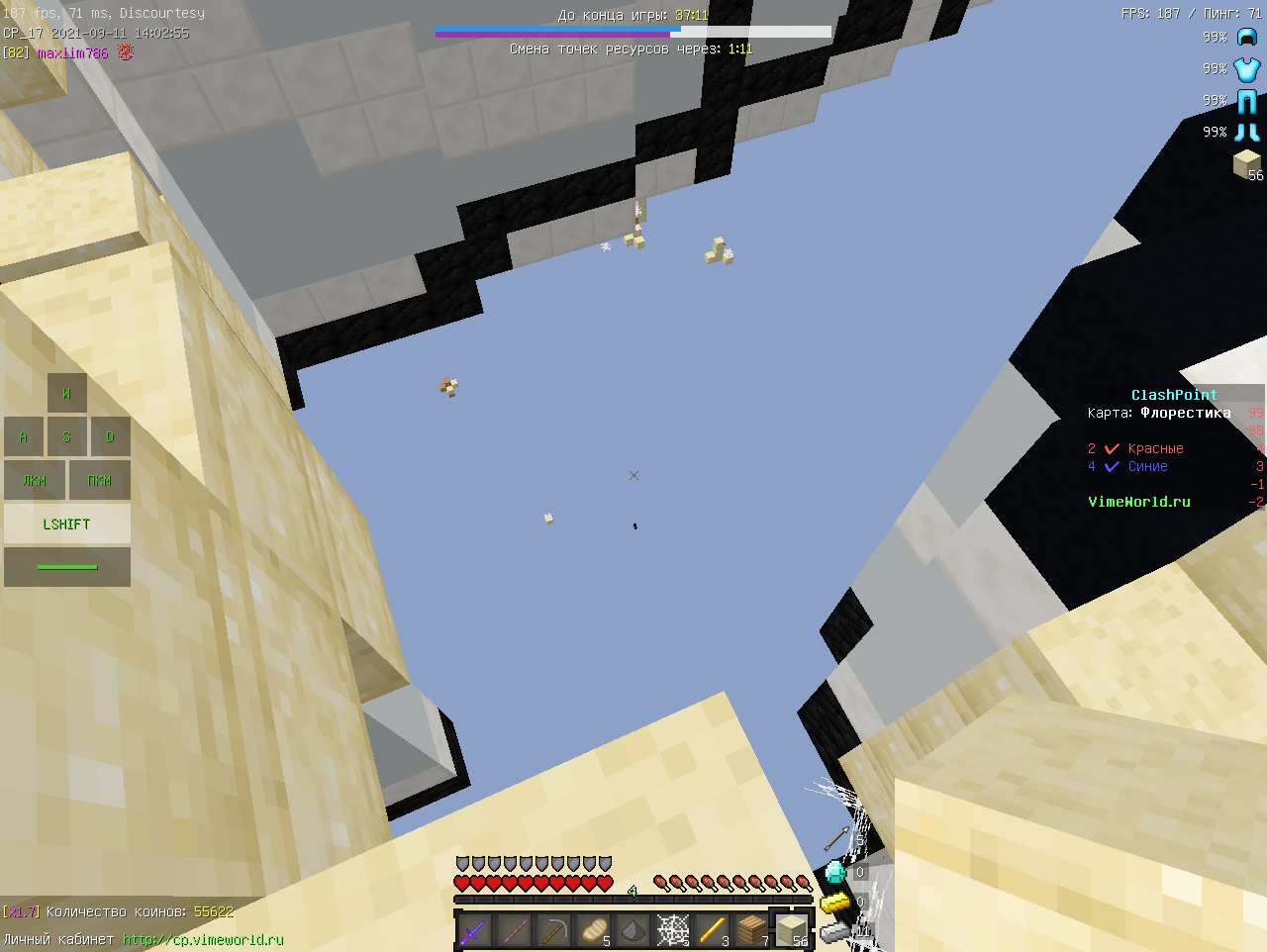The height and width of the screenshot is (952, 1267).
Task: Select the blaze rod hotbar slot
Action: point(711,930)
